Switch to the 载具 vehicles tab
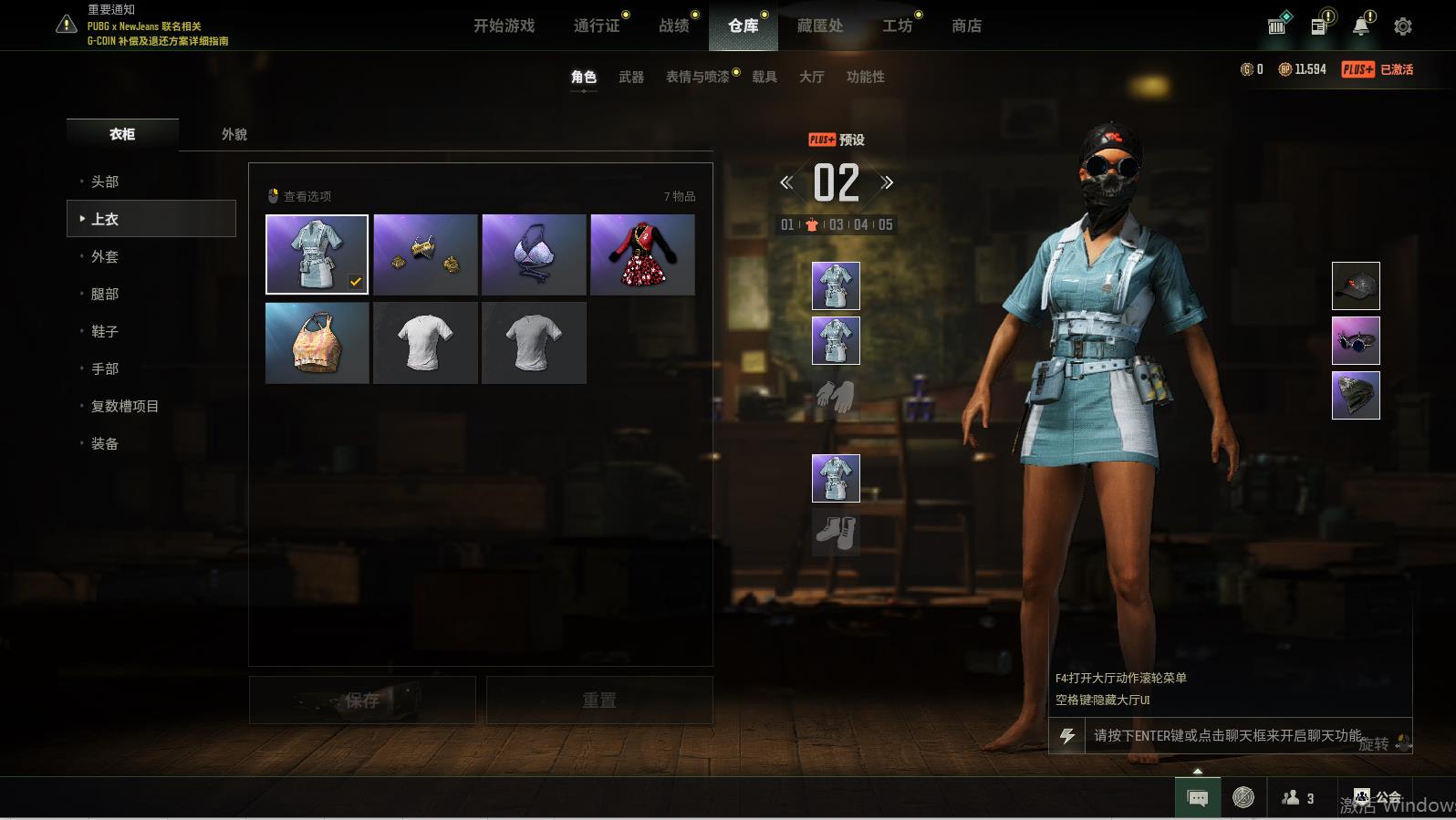Image resolution: width=1456 pixels, height=820 pixels. click(764, 78)
